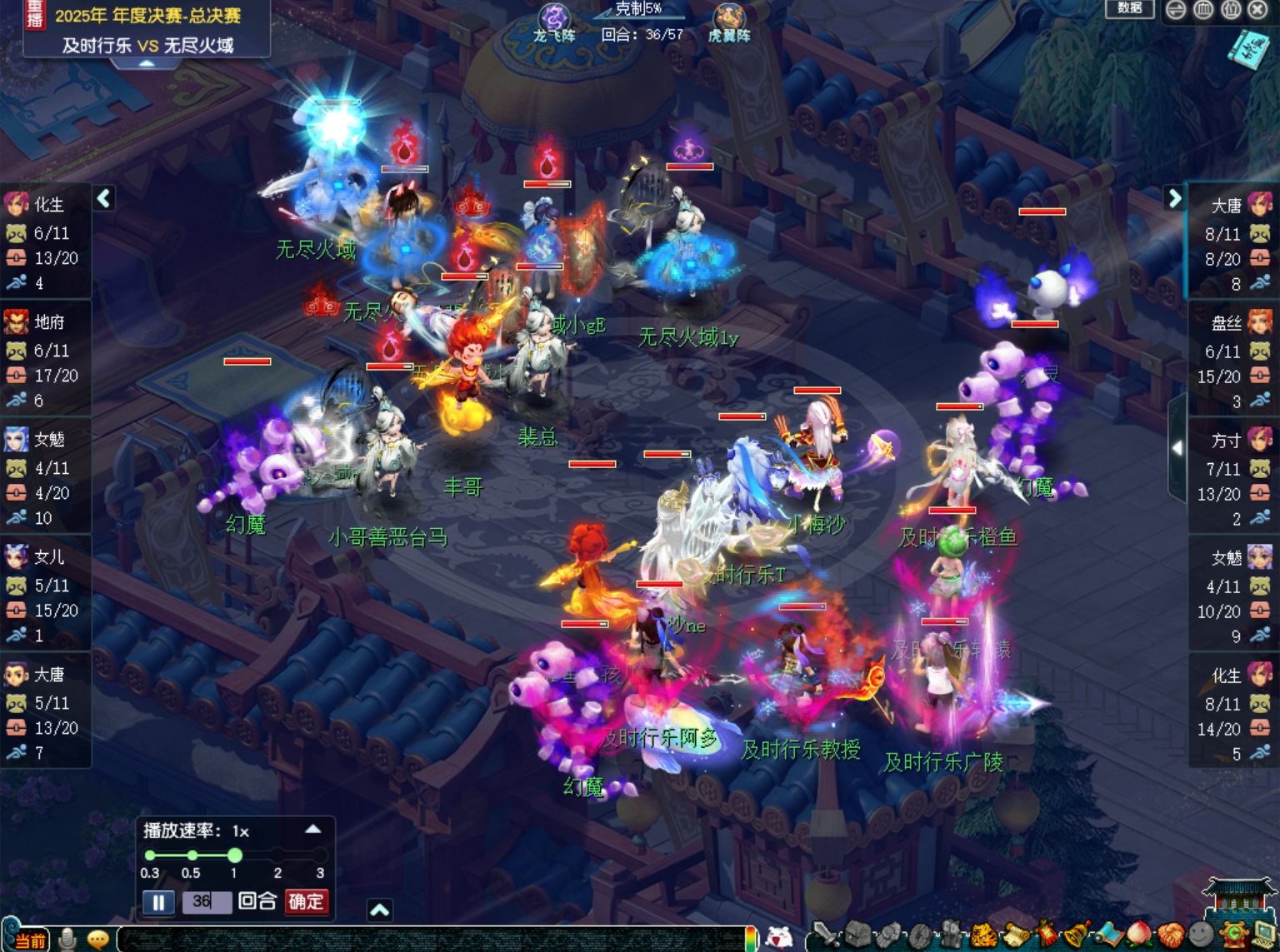This screenshot has width=1280, height=952.
Task: Click the round number input field
Action: [207, 901]
